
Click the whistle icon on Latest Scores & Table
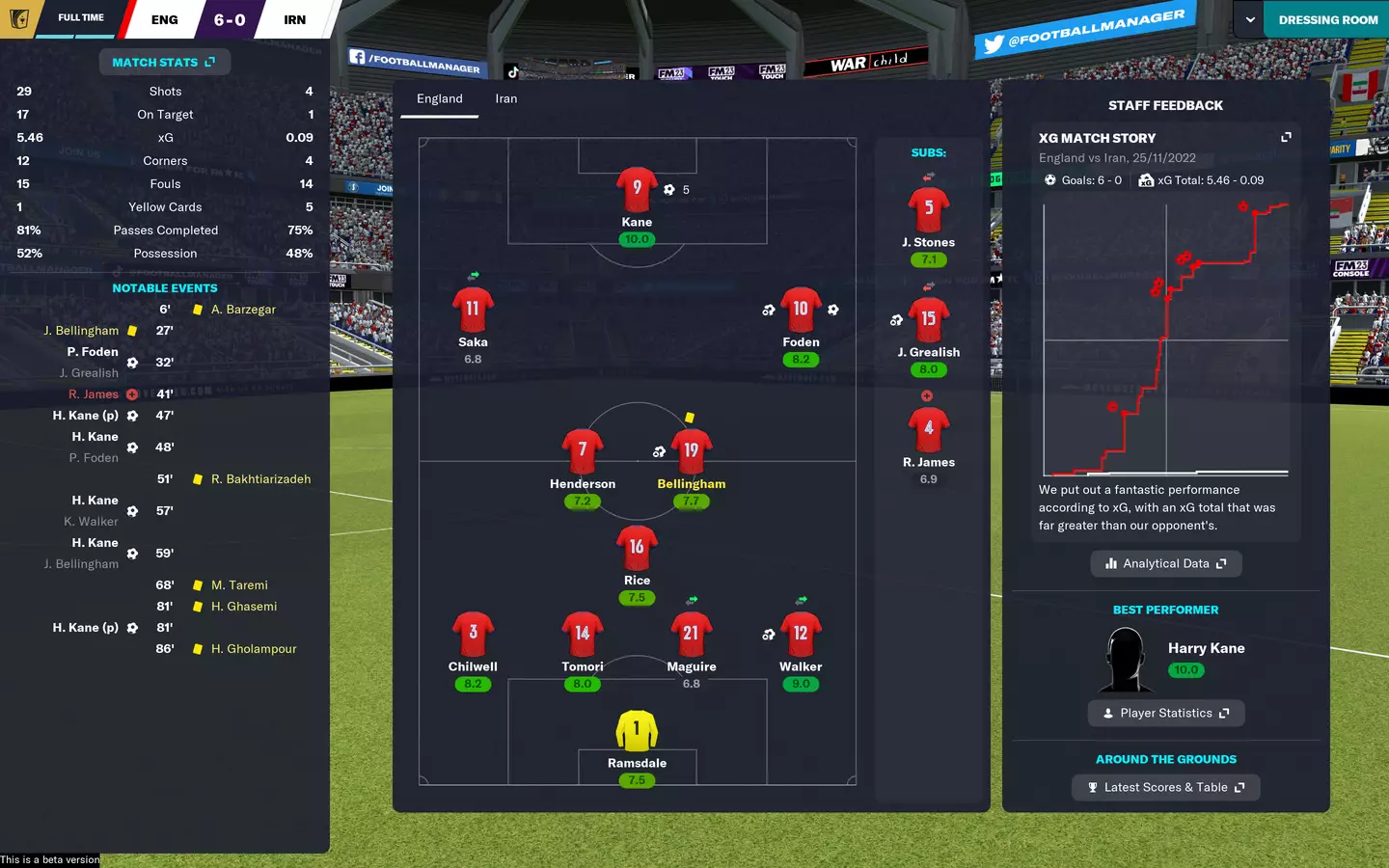click(x=1092, y=787)
